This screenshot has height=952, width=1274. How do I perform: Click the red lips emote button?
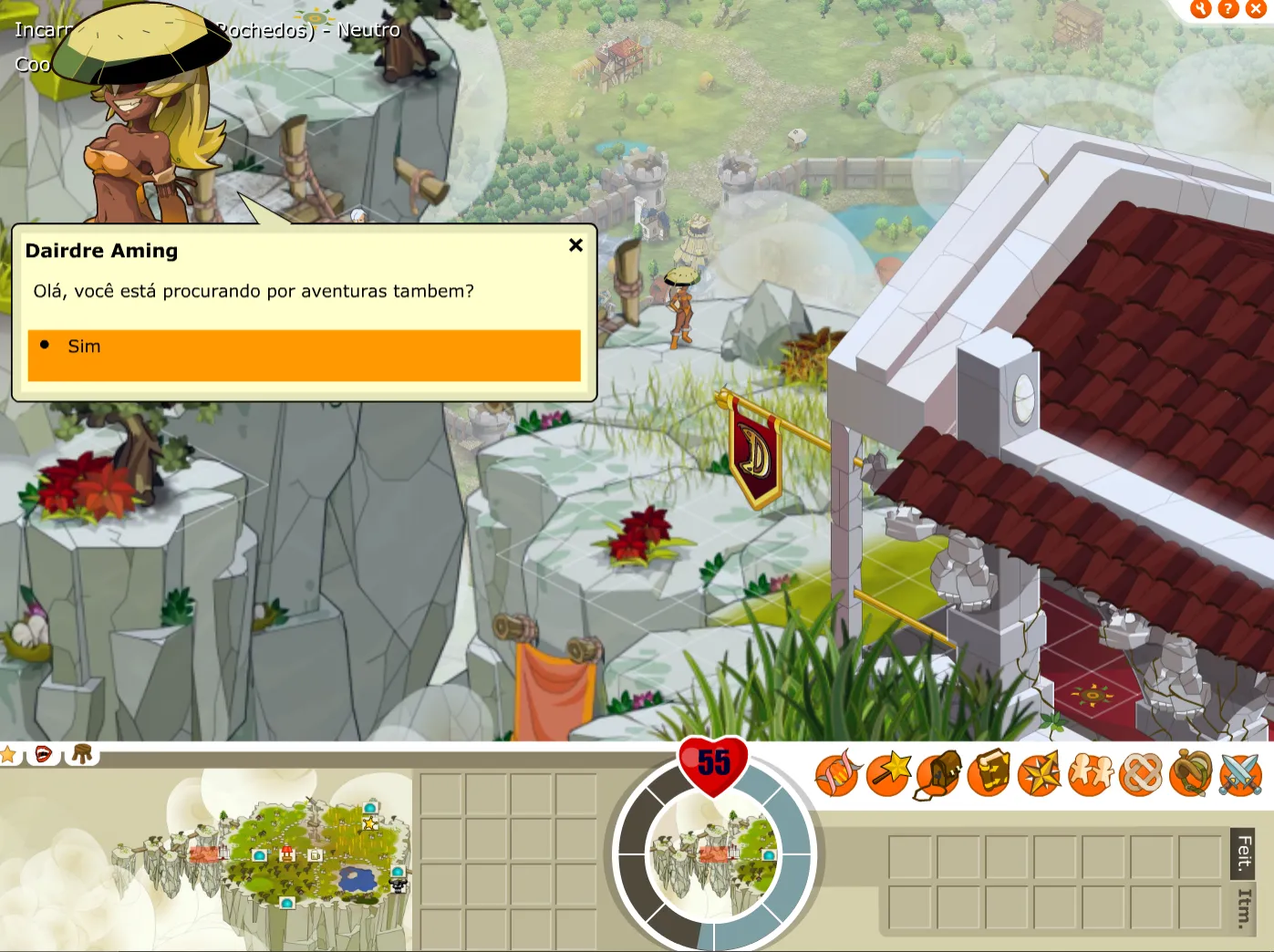coord(43,754)
